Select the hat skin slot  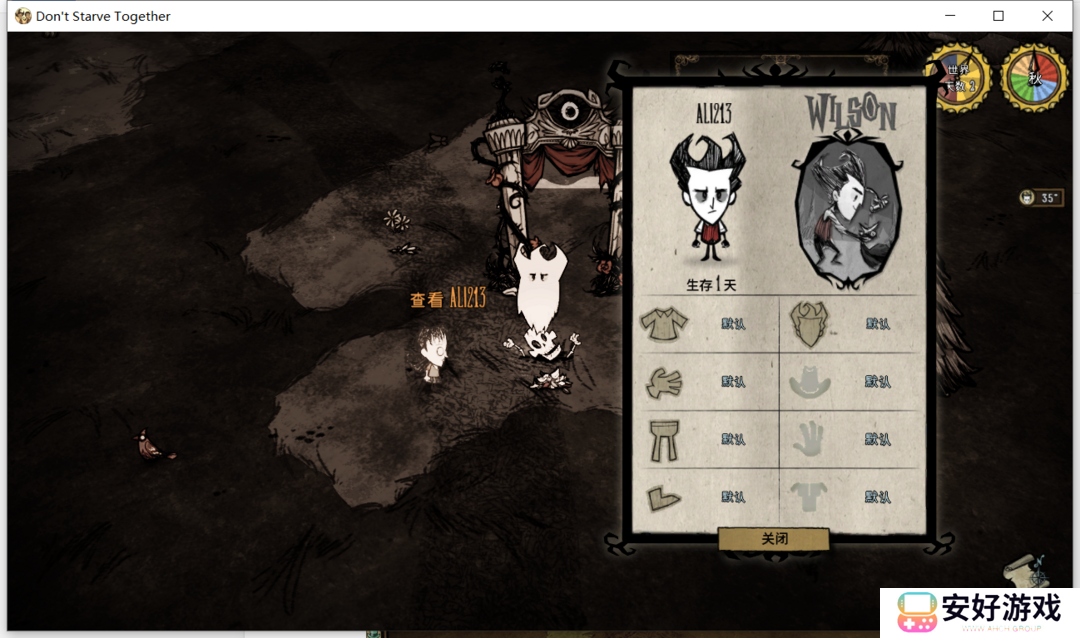pos(808,382)
